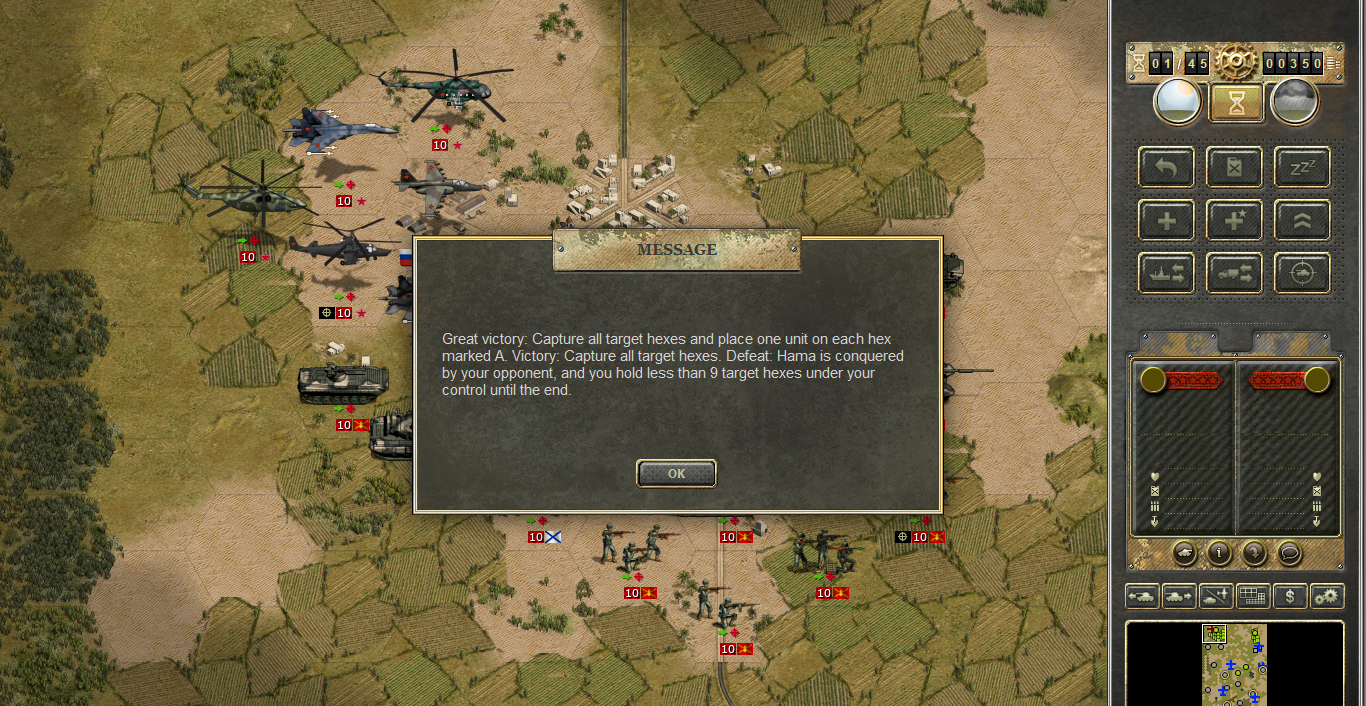Open the gear icon at top panel
The height and width of the screenshot is (706, 1366).
click(1236, 63)
